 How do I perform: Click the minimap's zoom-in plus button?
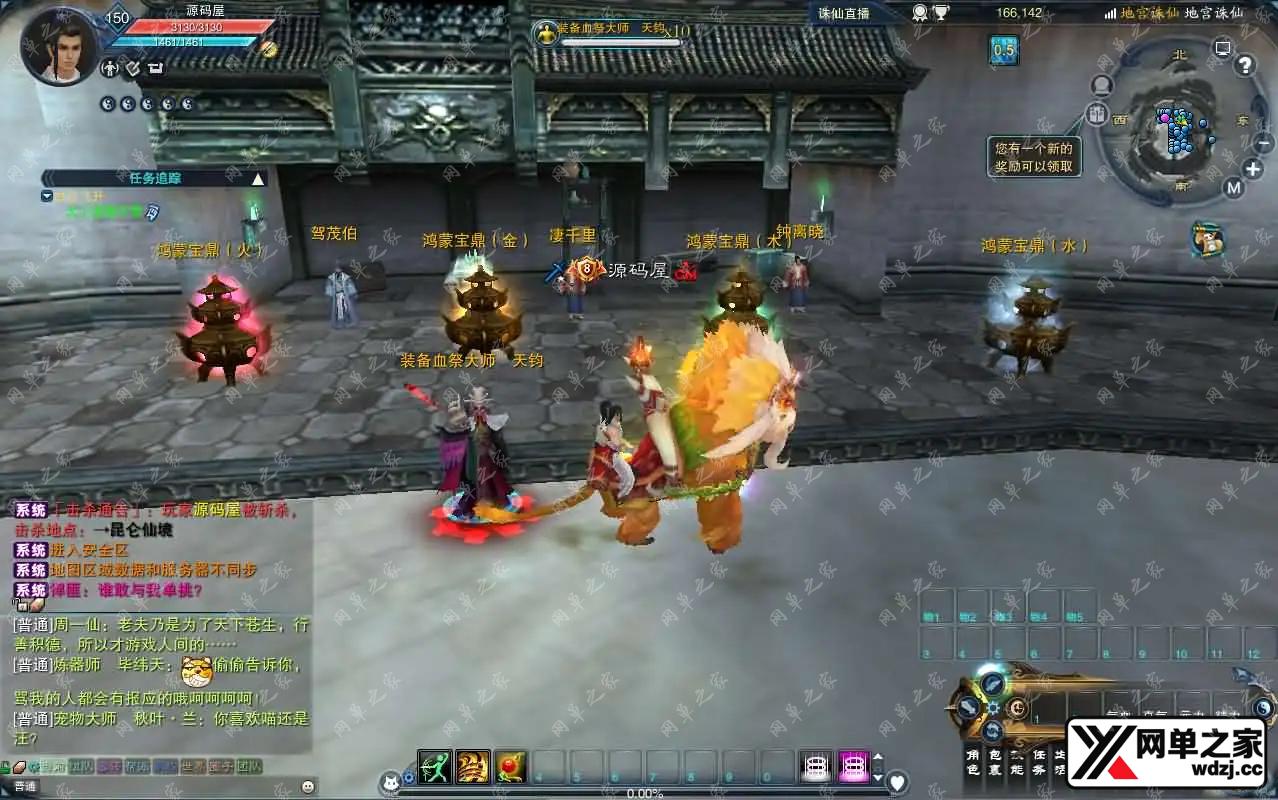pos(1252,169)
